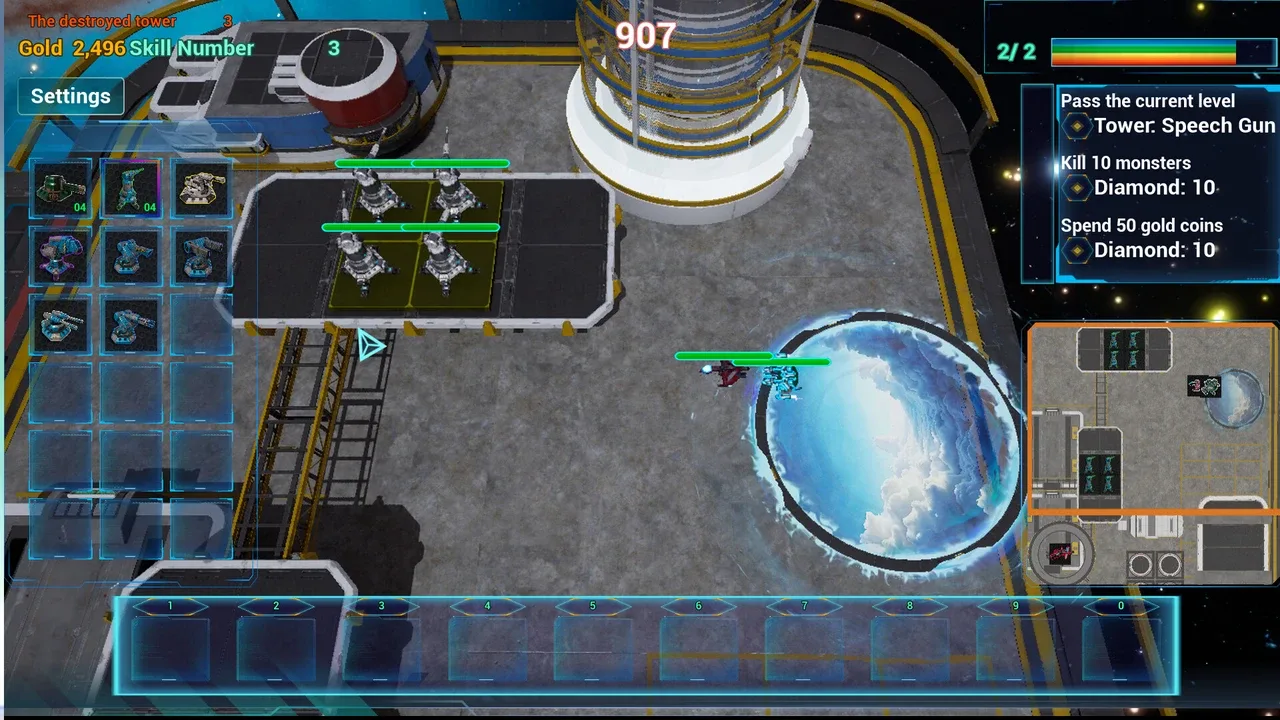This screenshot has width=1280, height=720.
Task: Open the Settings menu
Action: (x=70, y=96)
